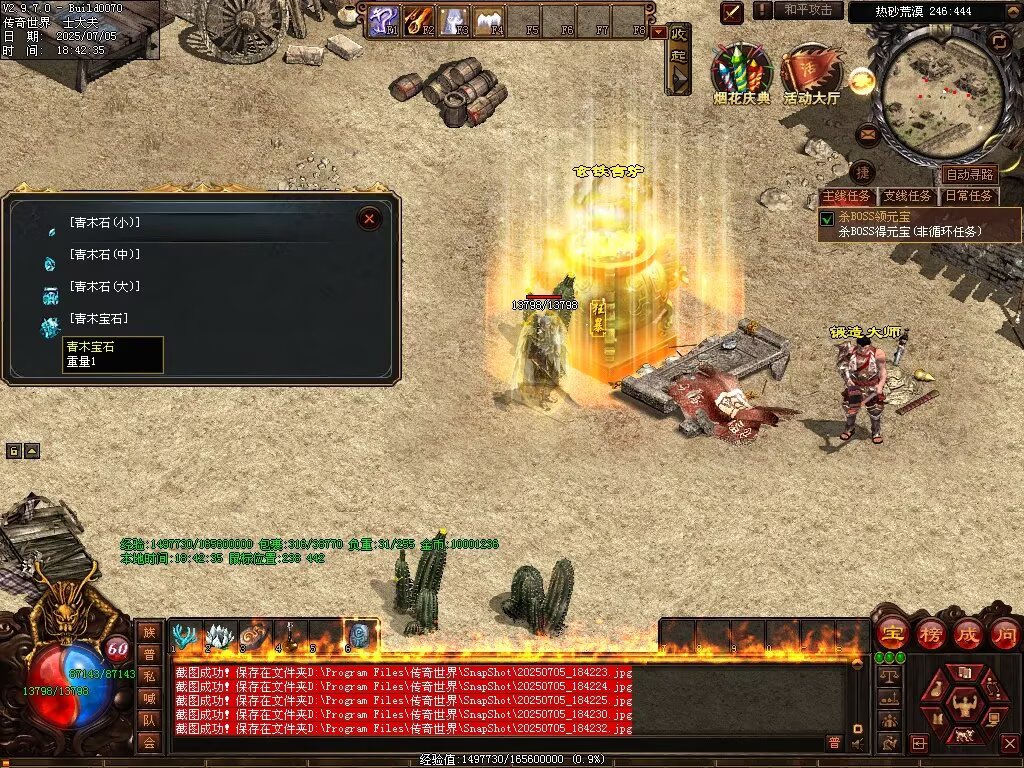Toggle the chat sound speaker icon
This screenshot has width=1024, height=768.
click(x=857, y=743)
